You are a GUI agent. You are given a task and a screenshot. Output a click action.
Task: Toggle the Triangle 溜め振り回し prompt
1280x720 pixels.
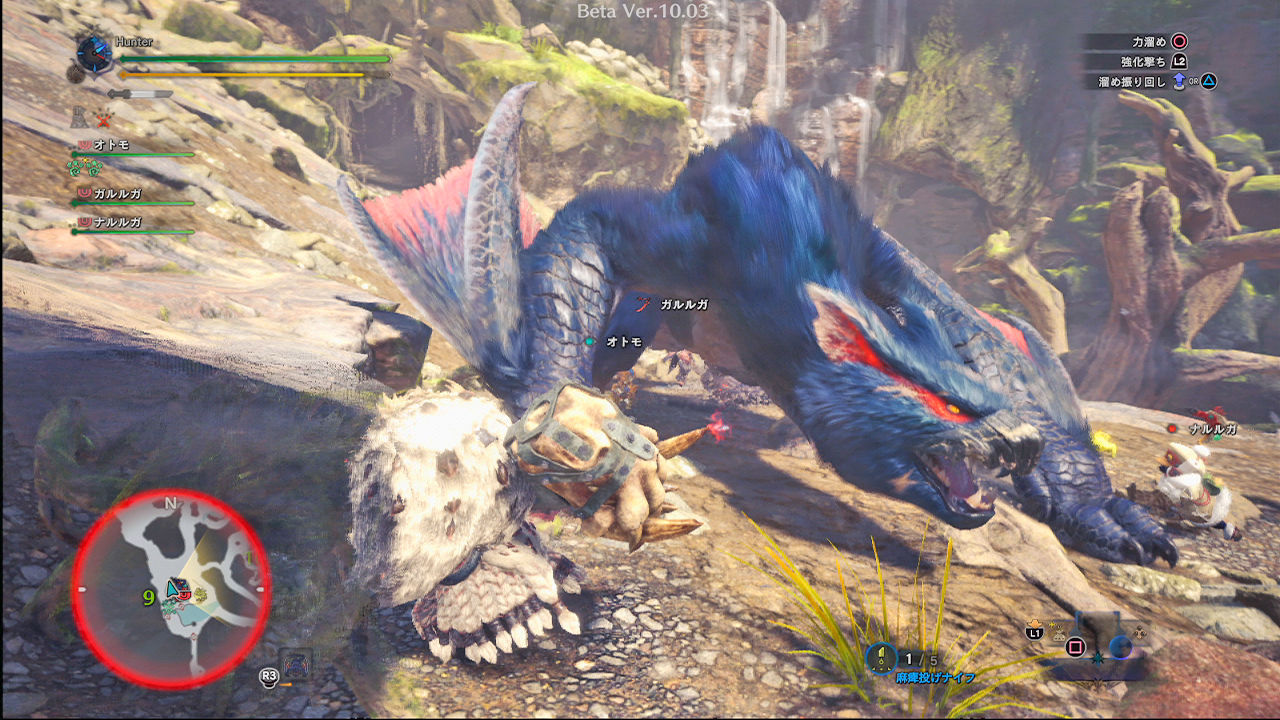(x=1207, y=81)
